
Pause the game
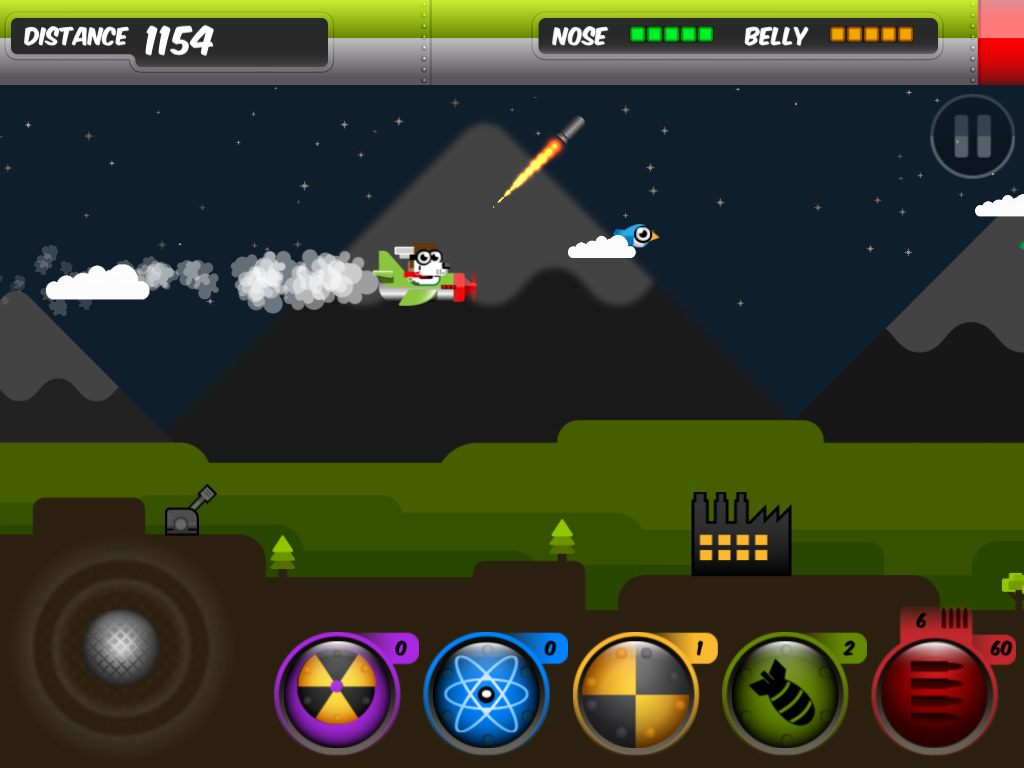[972, 136]
